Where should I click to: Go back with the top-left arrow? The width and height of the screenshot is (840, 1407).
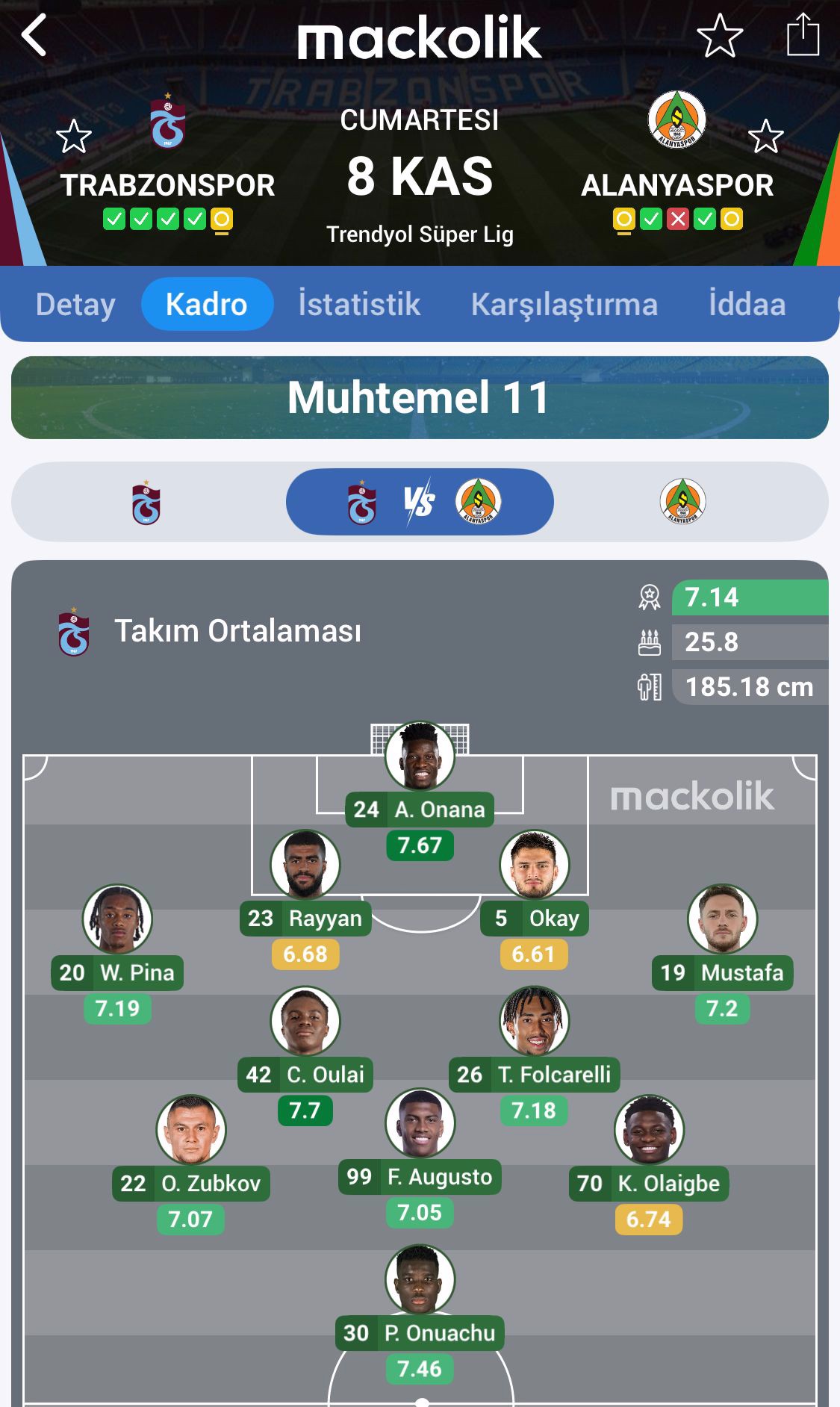coord(35,35)
